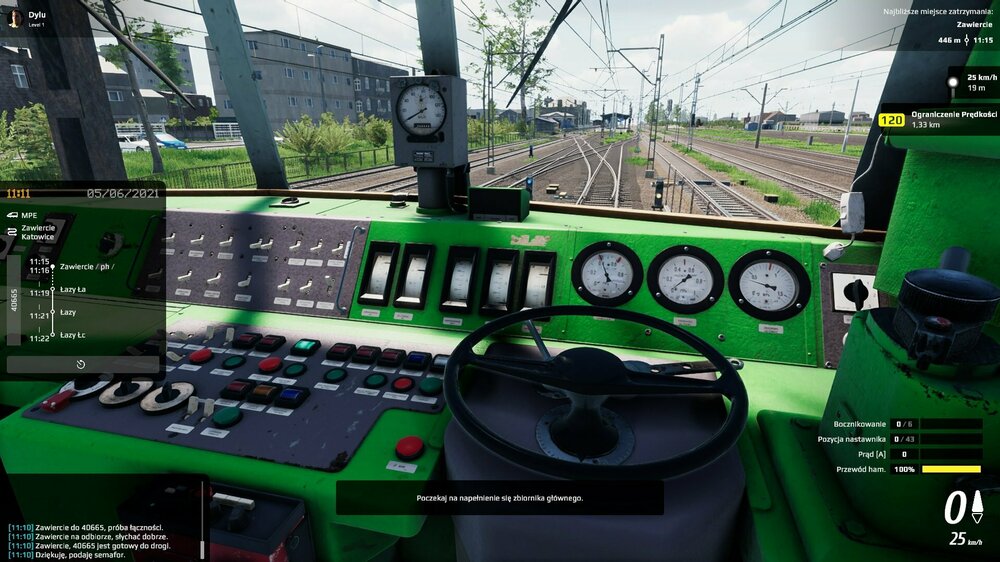
Task: Click the timetable reset clock button
Action: point(81,364)
